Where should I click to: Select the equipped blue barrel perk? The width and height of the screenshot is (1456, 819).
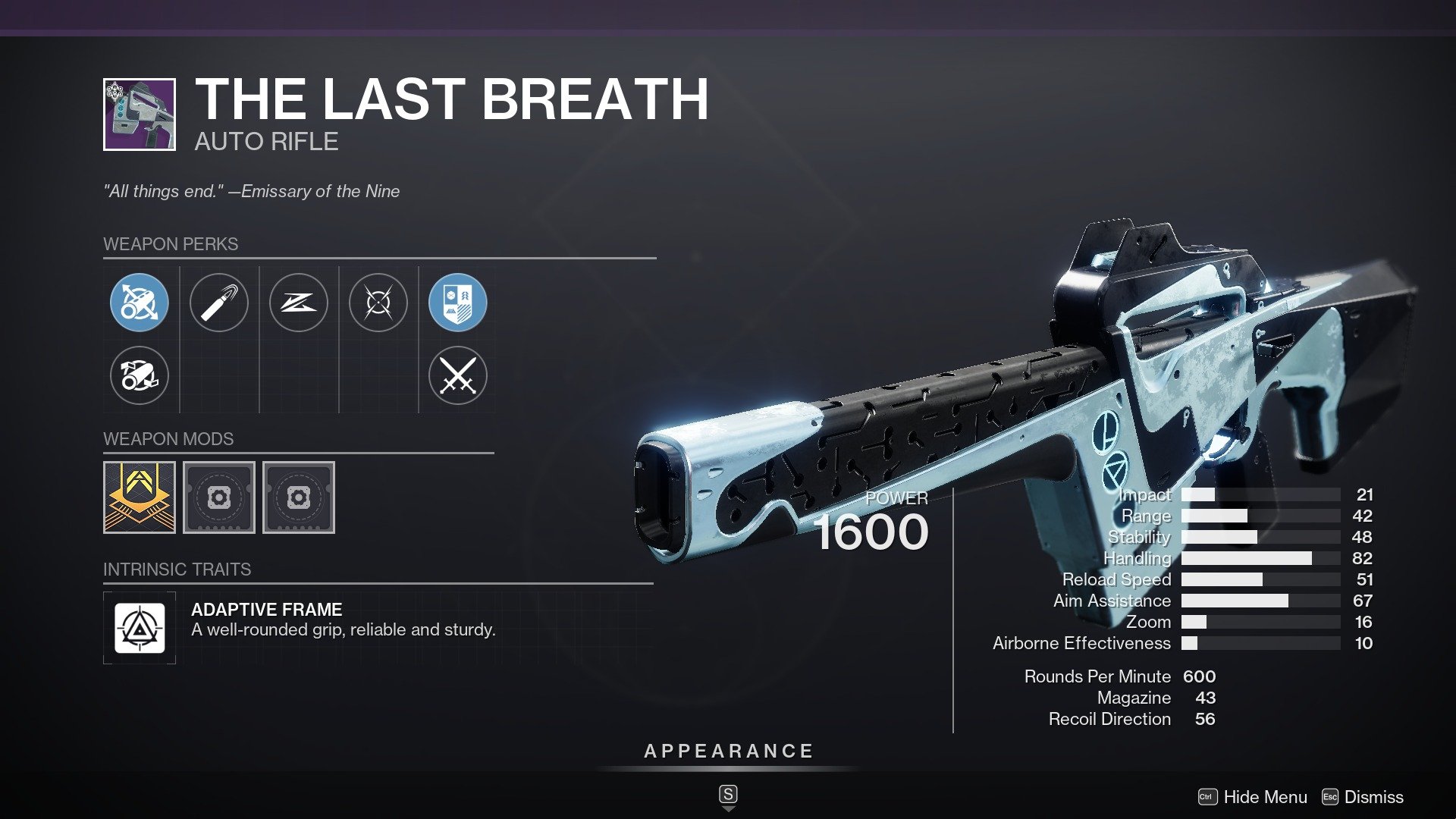pyautogui.click(x=140, y=303)
